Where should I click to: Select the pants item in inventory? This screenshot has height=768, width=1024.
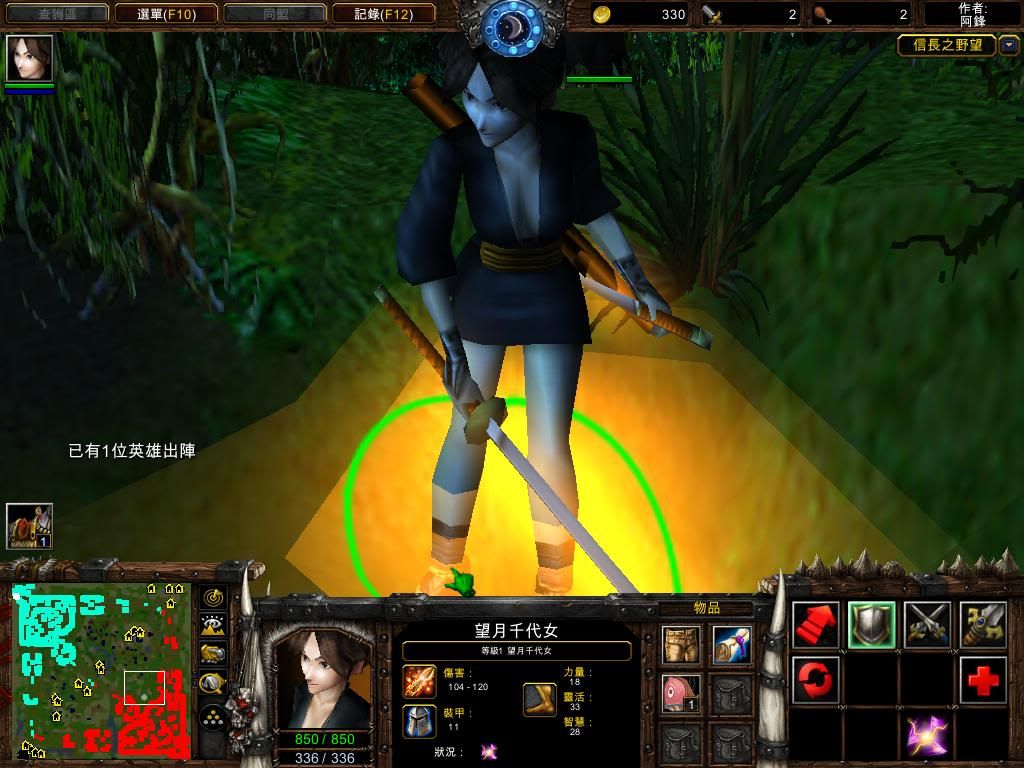[x=681, y=645]
